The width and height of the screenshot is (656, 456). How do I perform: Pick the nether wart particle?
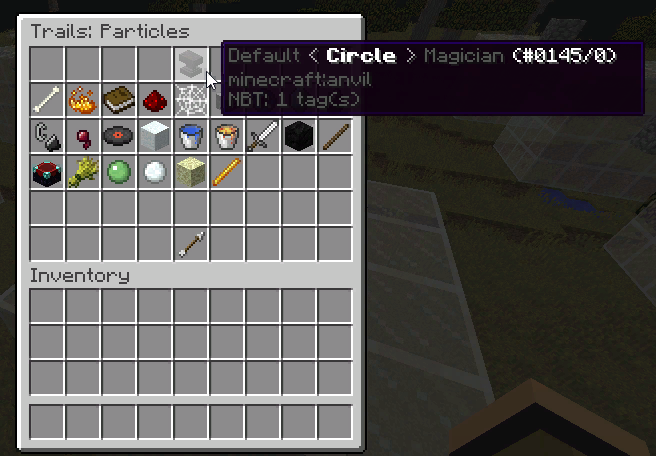click(82, 136)
